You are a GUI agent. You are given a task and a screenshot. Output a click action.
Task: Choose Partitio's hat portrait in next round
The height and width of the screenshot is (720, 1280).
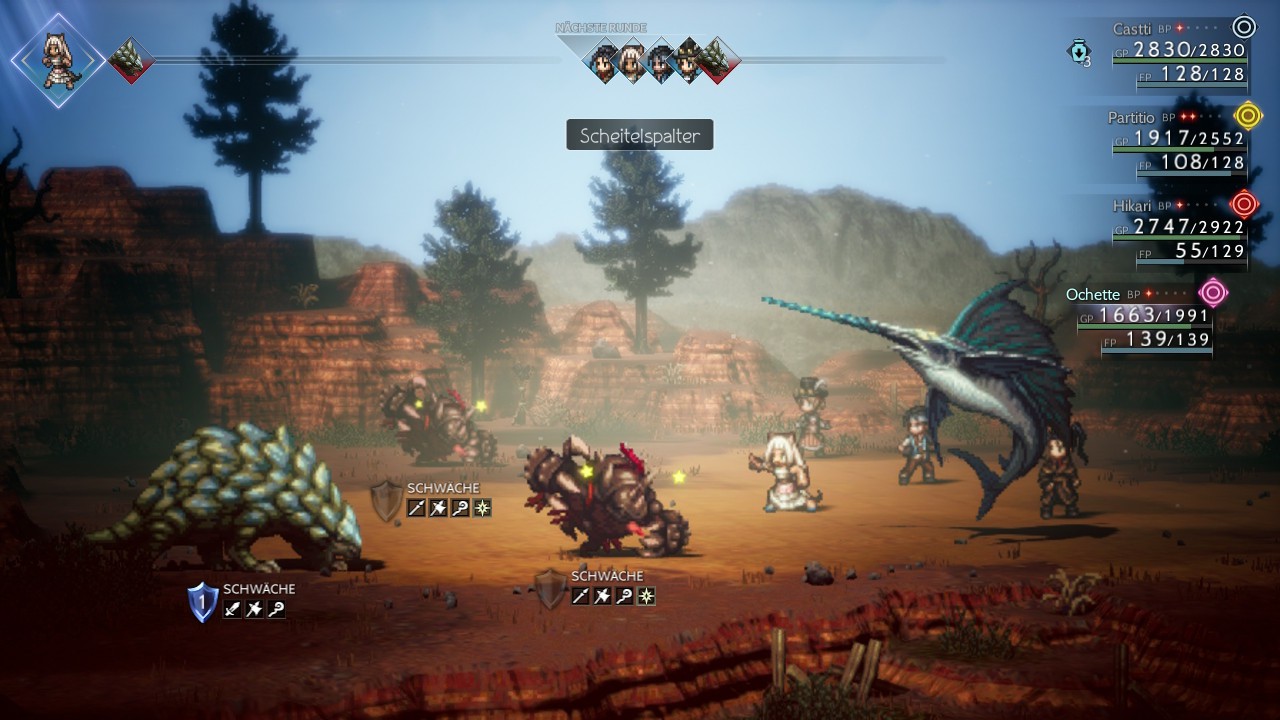tap(688, 60)
